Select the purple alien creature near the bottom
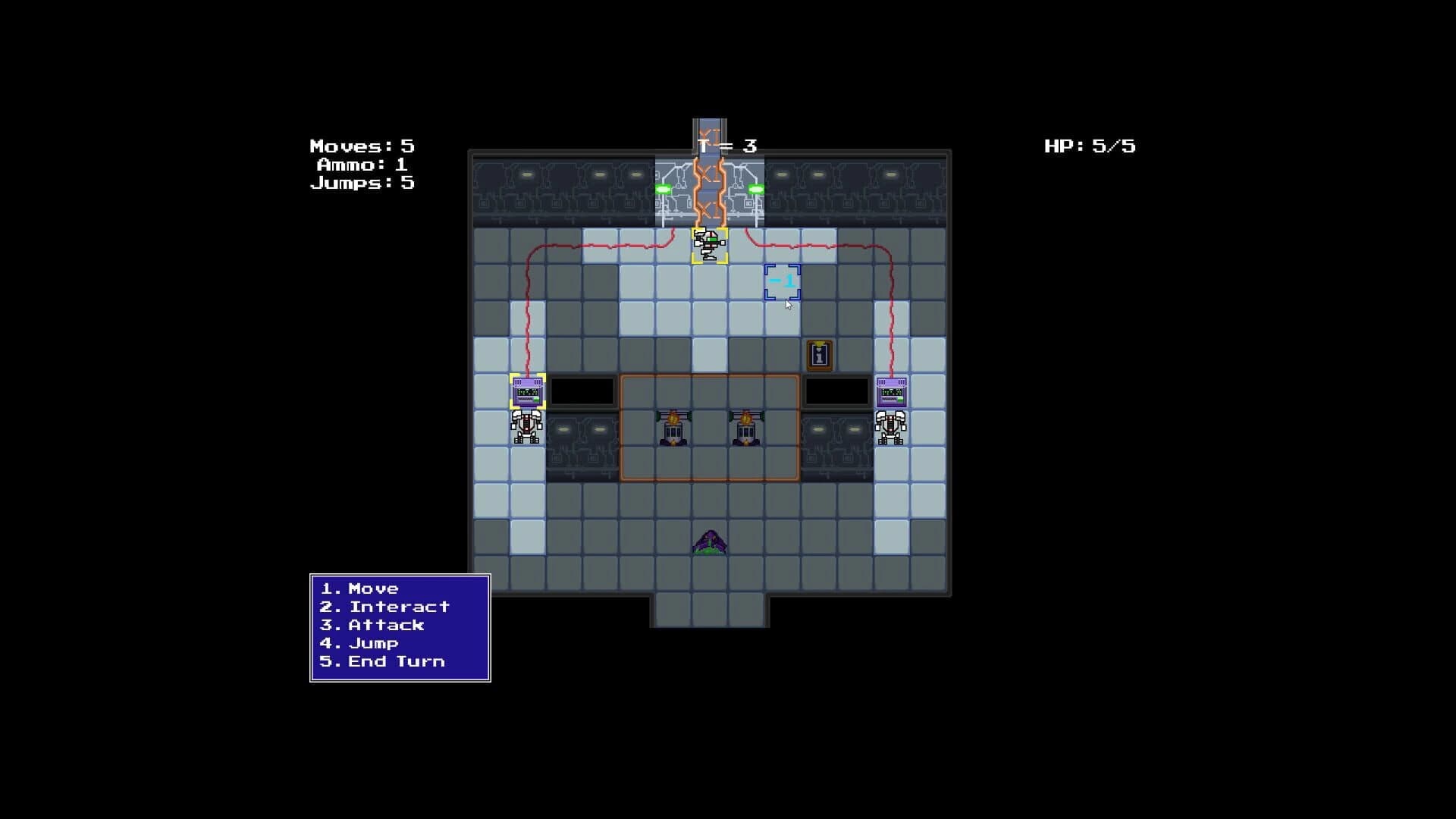 709,540
